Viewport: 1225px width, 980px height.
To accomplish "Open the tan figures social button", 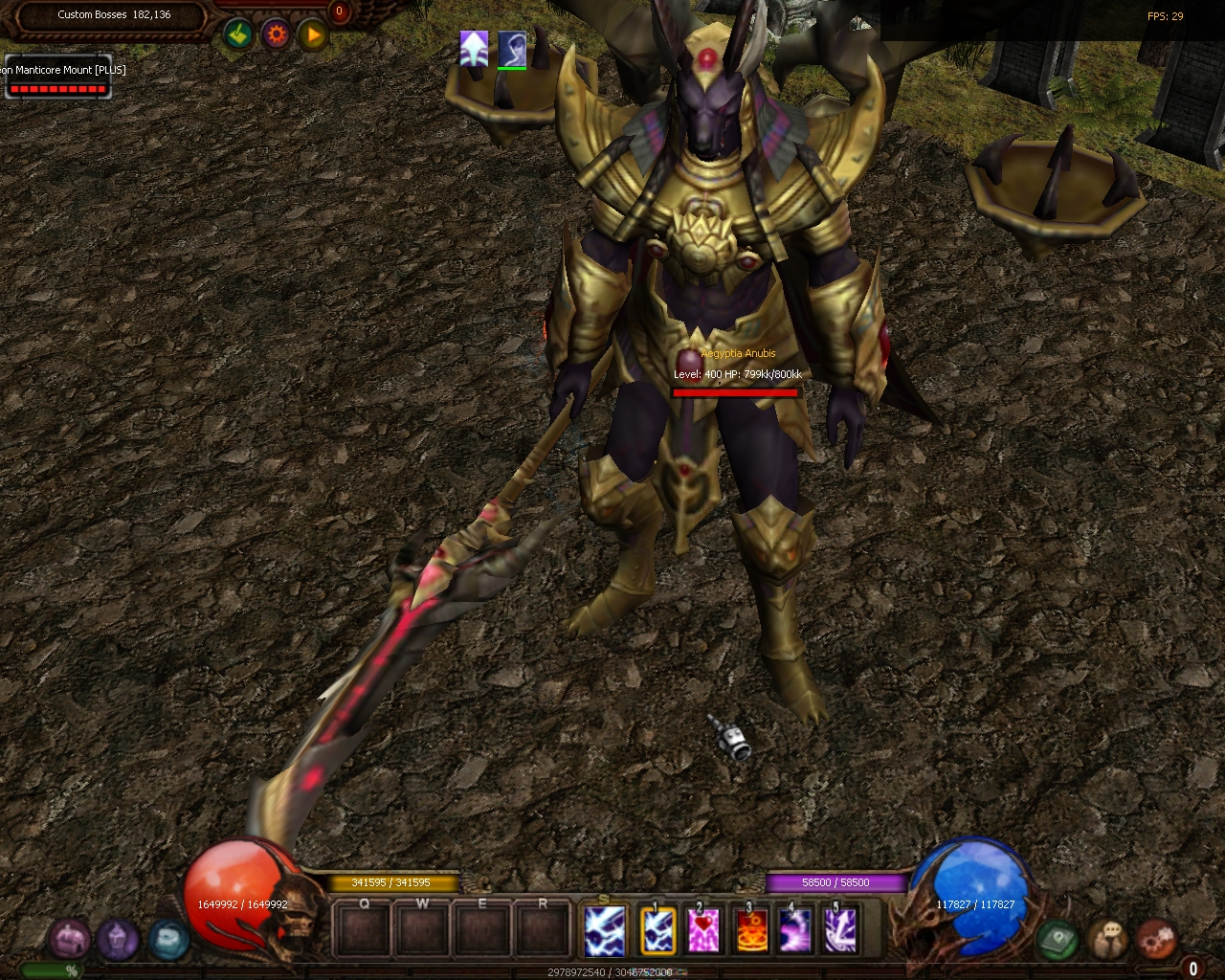I will coord(1108,939).
